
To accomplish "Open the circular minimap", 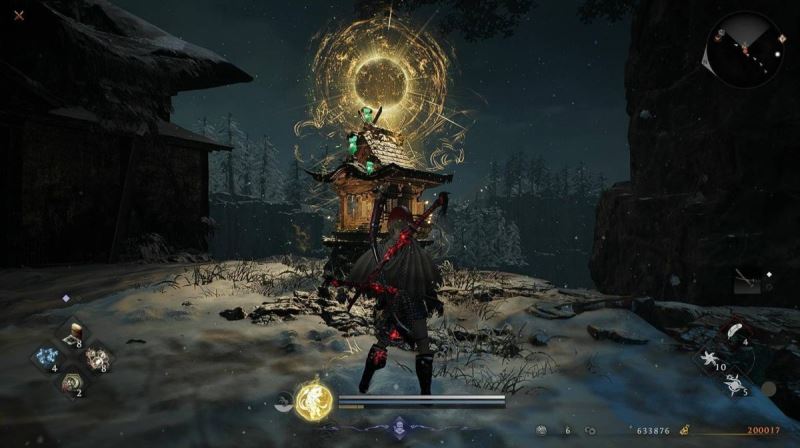I will tap(743, 48).
